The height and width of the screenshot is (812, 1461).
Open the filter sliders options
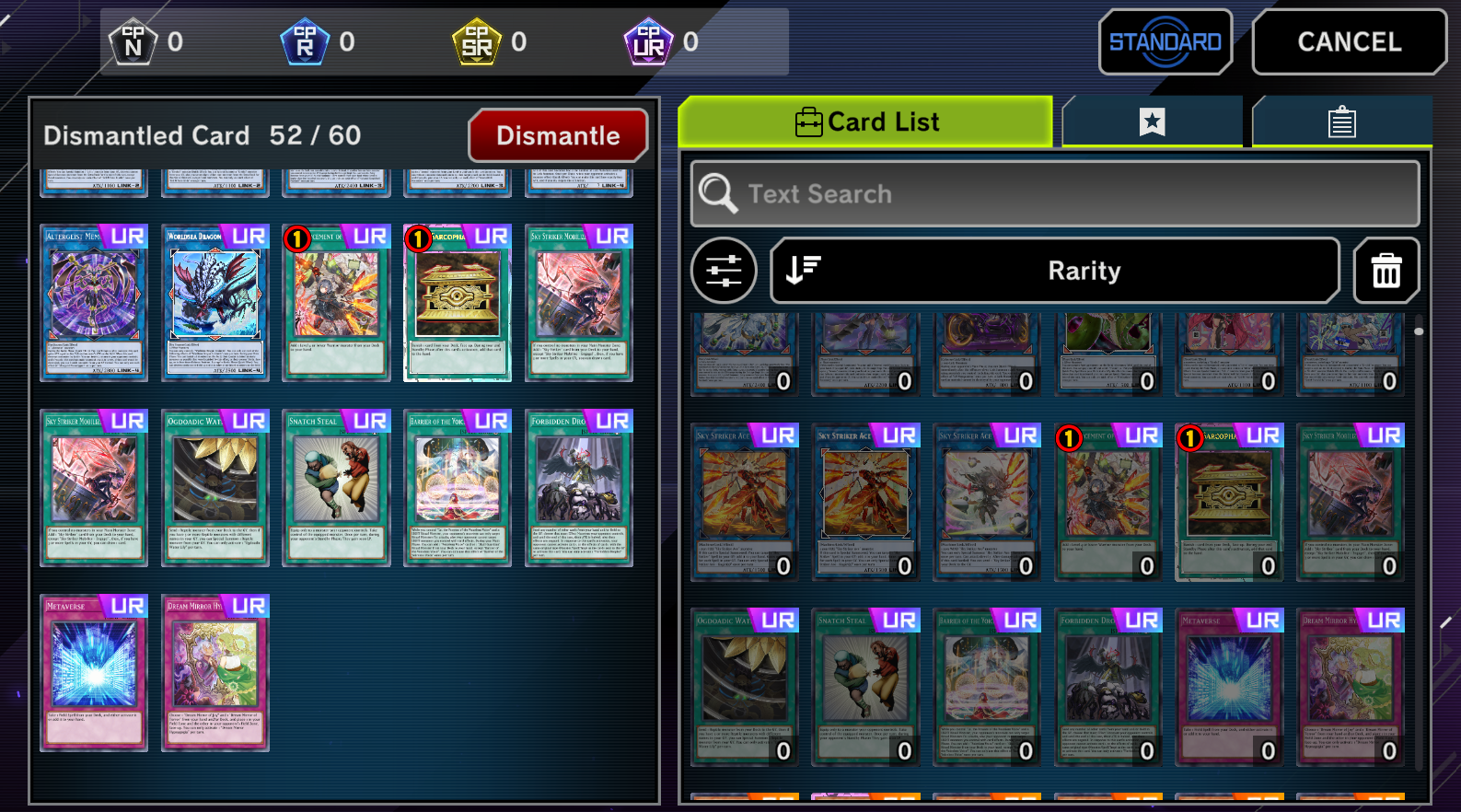(x=724, y=271)
